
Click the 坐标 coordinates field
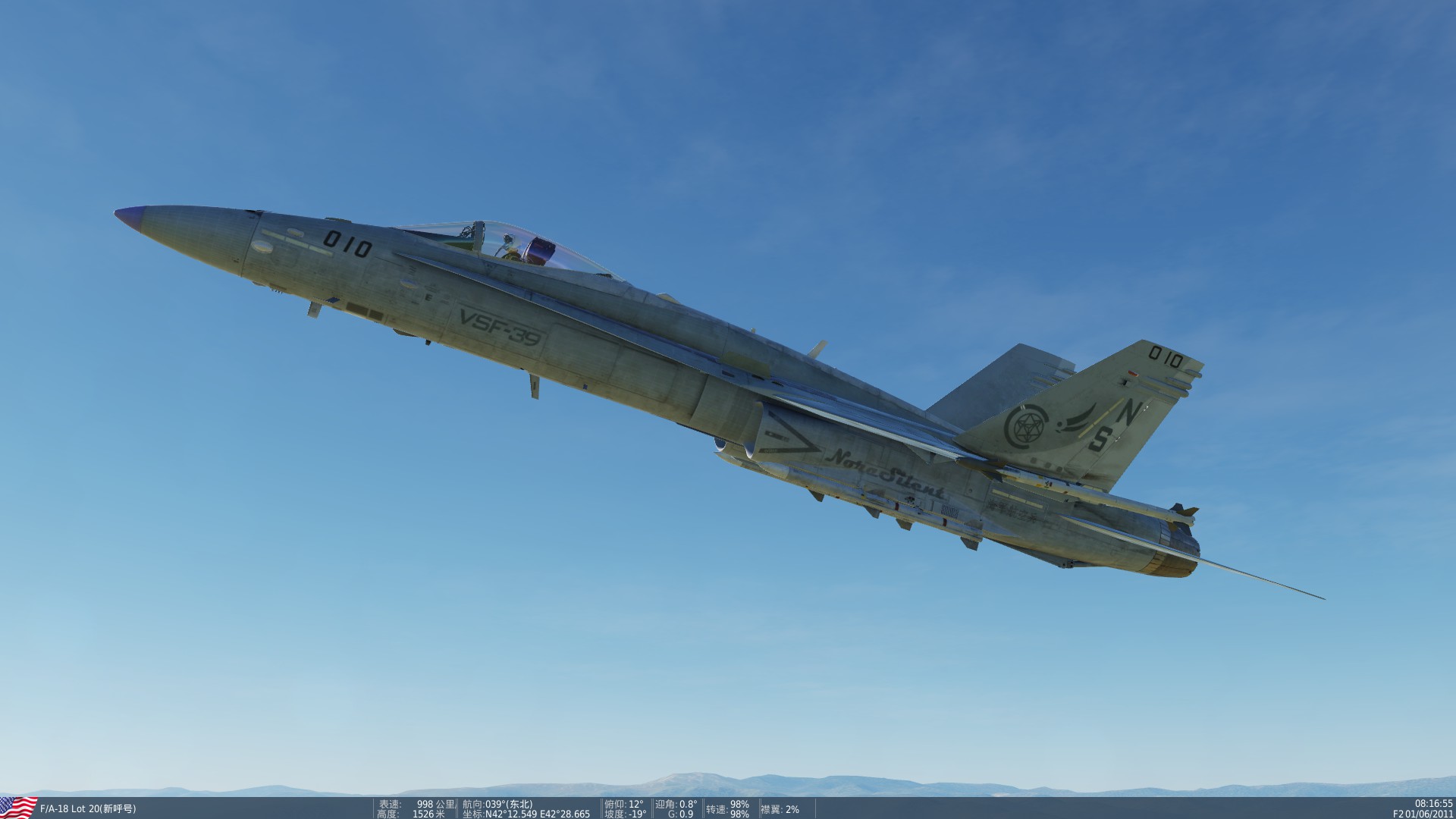click(x=525, y=813)
